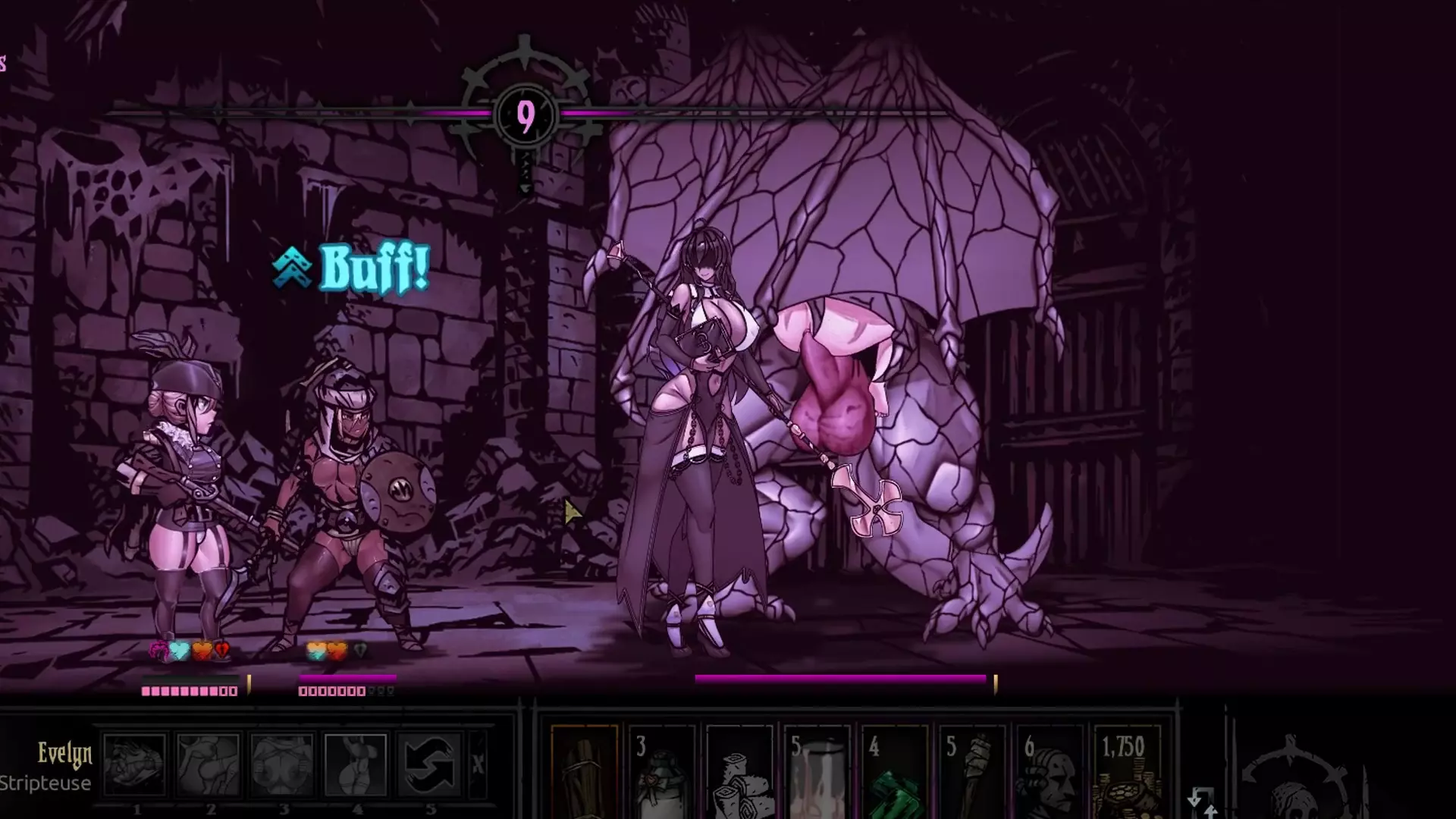The width and height of the screenshot is (1456, 819).
Task: Click the X pass turn button
Action: [478, 764]
